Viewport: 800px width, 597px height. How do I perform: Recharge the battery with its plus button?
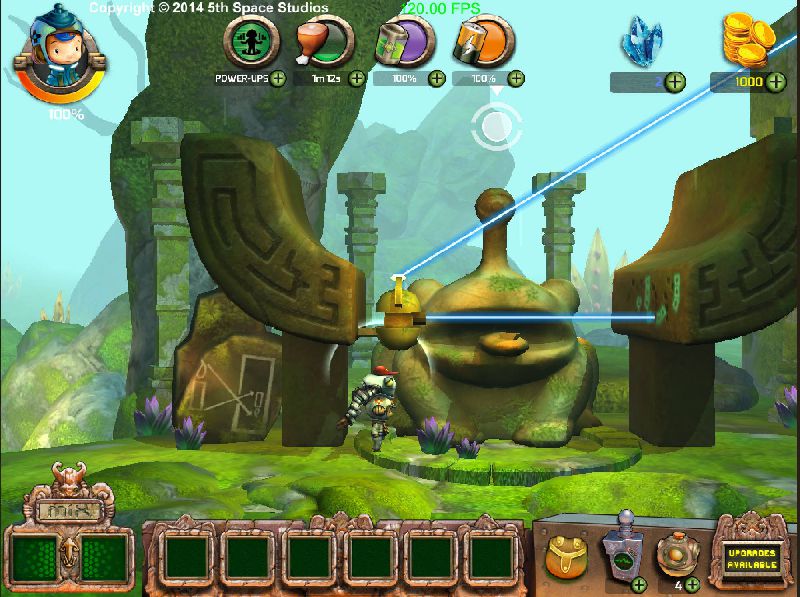pos(517,78)
